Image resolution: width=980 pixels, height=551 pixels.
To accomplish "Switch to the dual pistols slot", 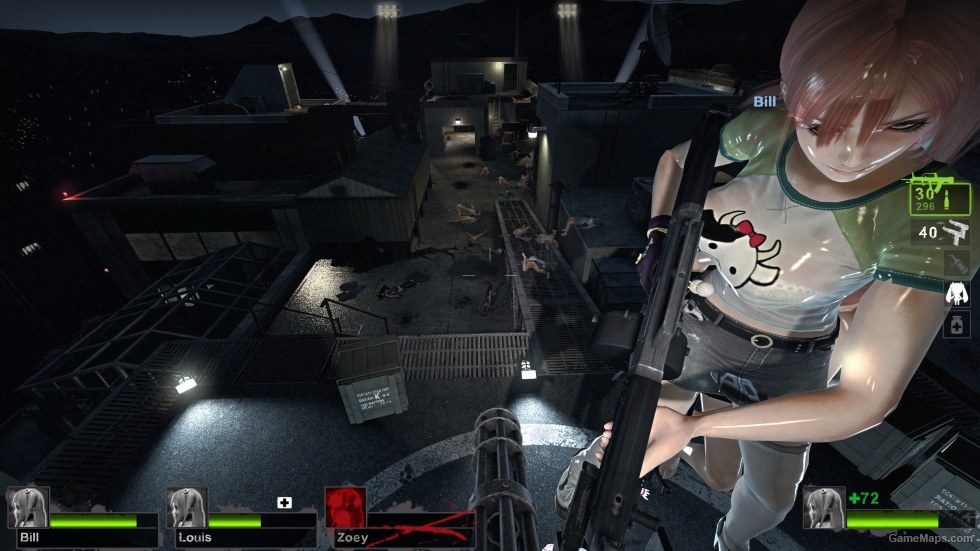I will tap(944, 234).
